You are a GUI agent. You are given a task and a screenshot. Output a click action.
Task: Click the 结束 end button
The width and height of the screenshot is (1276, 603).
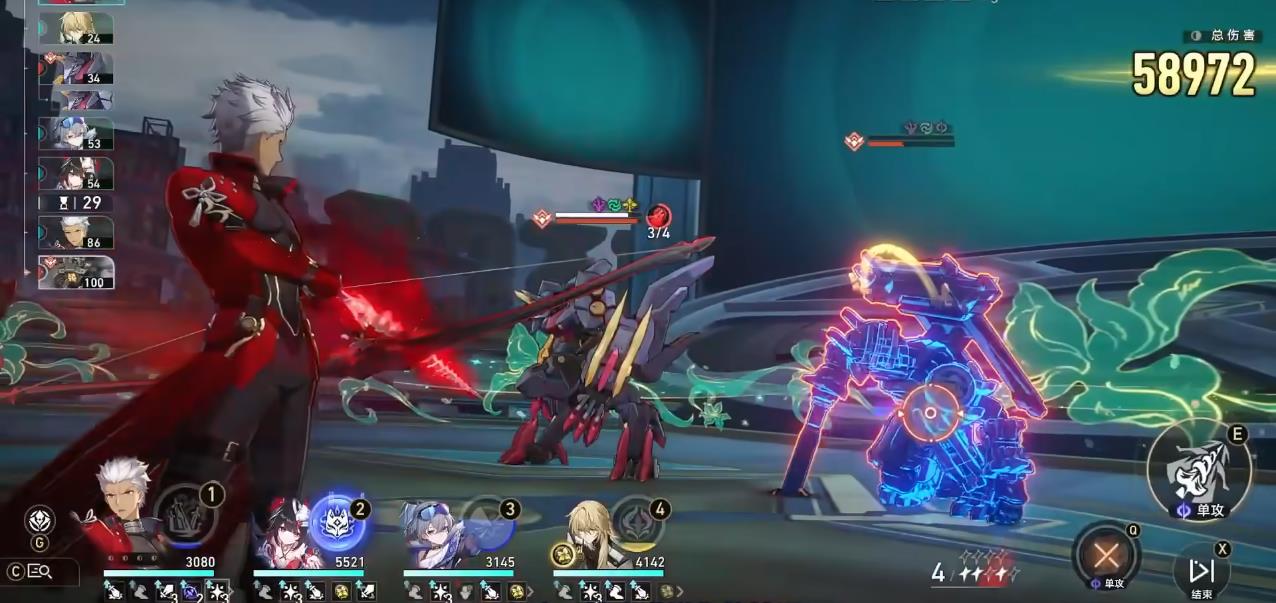click(1201, 571)
